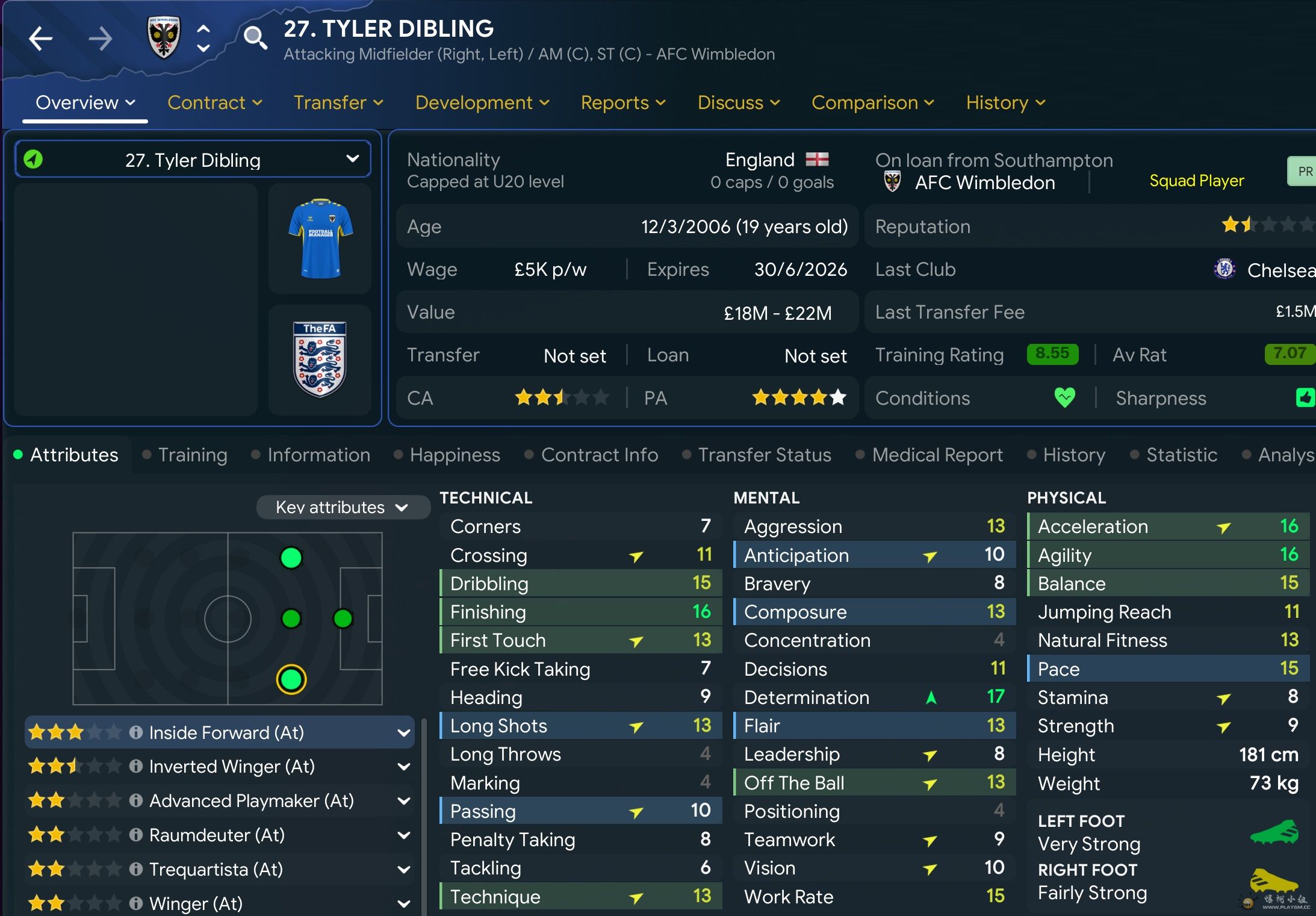The width and height of the screenshot is (1316, 916).
Task: Open the Key attributes dropdown
Action: (342, 507)
